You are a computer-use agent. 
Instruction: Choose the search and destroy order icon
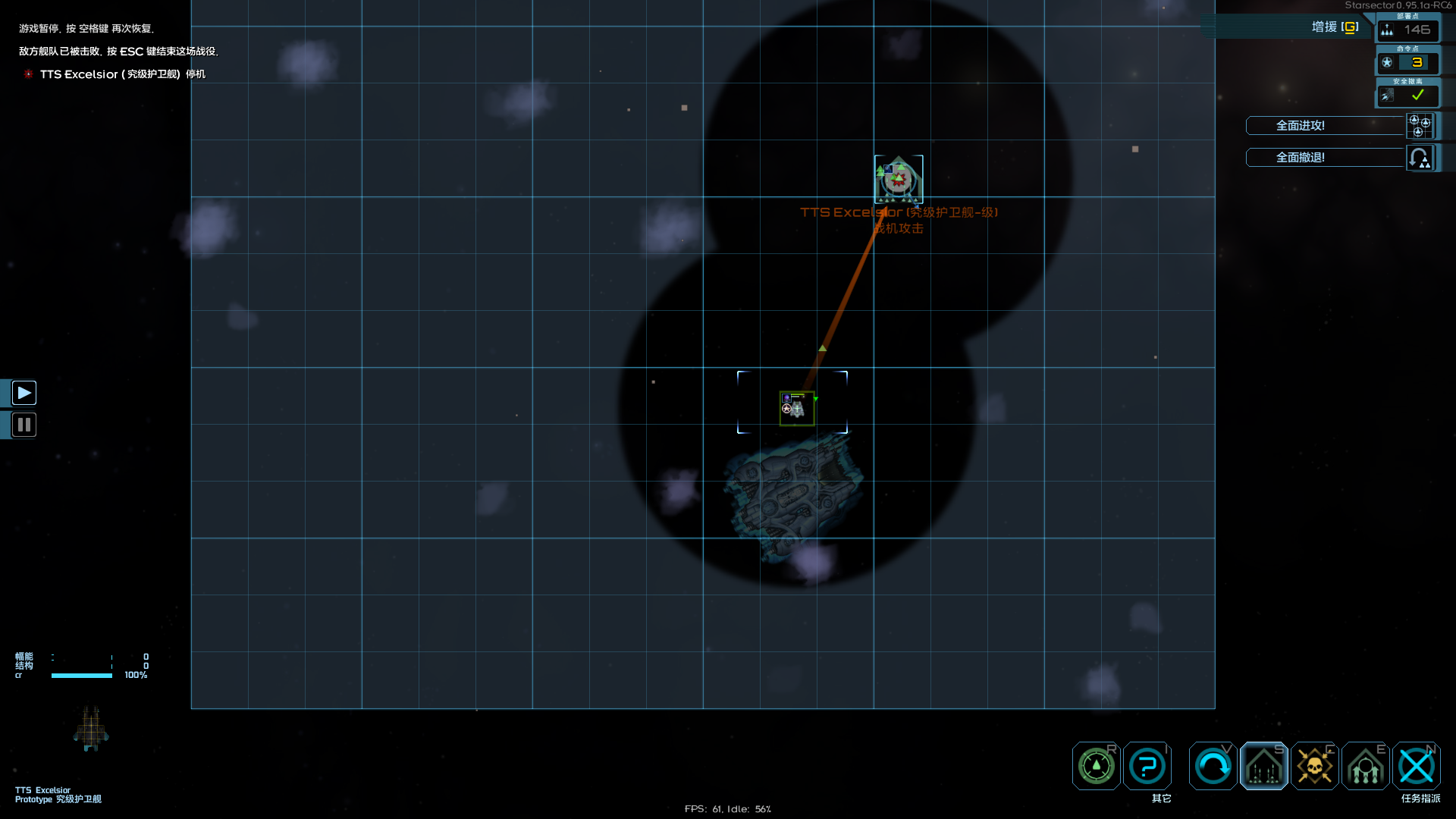(1213, 766)
